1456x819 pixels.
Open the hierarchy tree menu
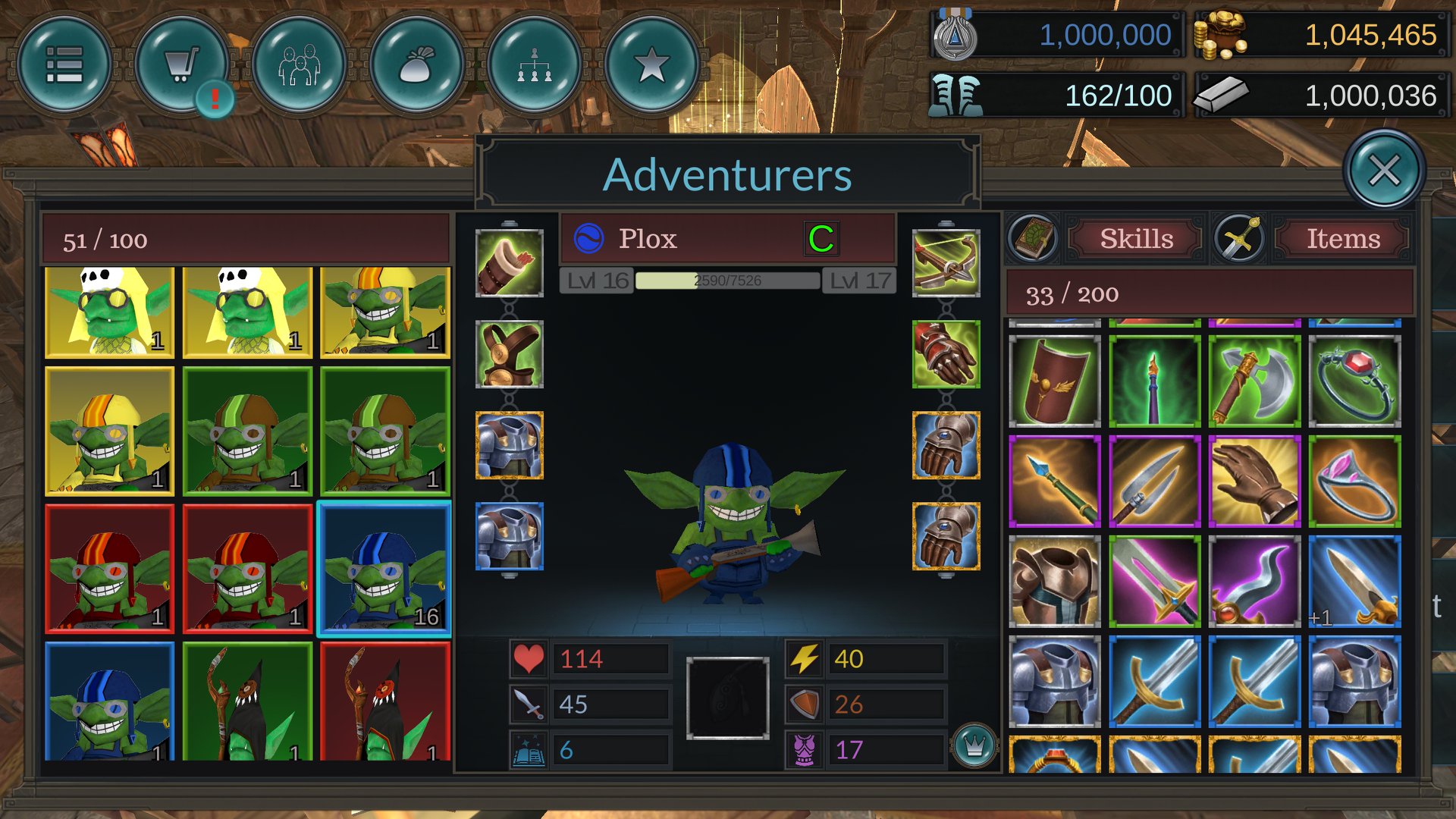click(x=535, y=64)
